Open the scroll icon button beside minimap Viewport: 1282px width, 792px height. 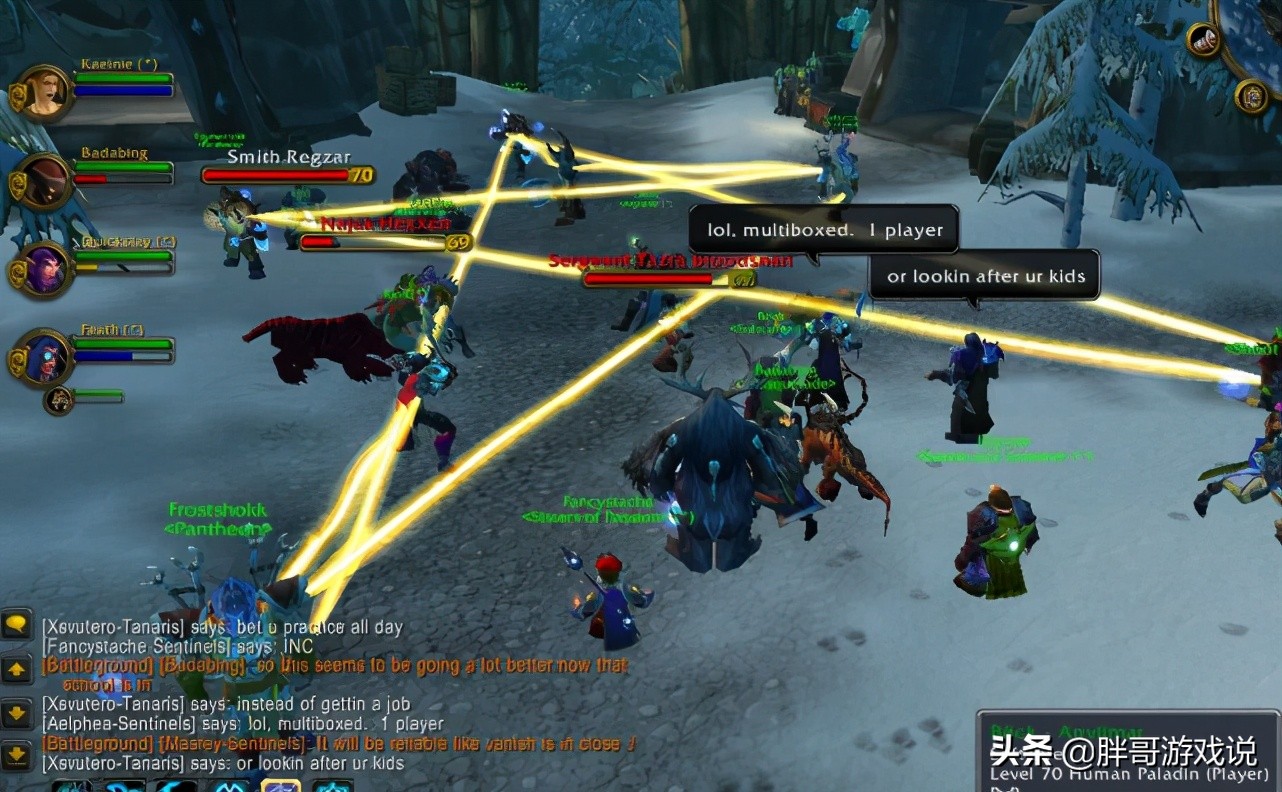(x=1202, y=40)
